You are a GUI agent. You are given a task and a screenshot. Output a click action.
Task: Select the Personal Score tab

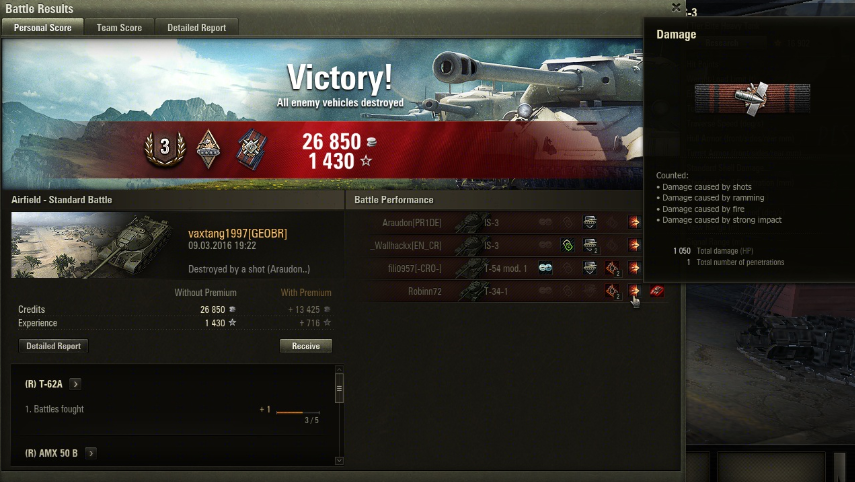click(x=41, y=28)
